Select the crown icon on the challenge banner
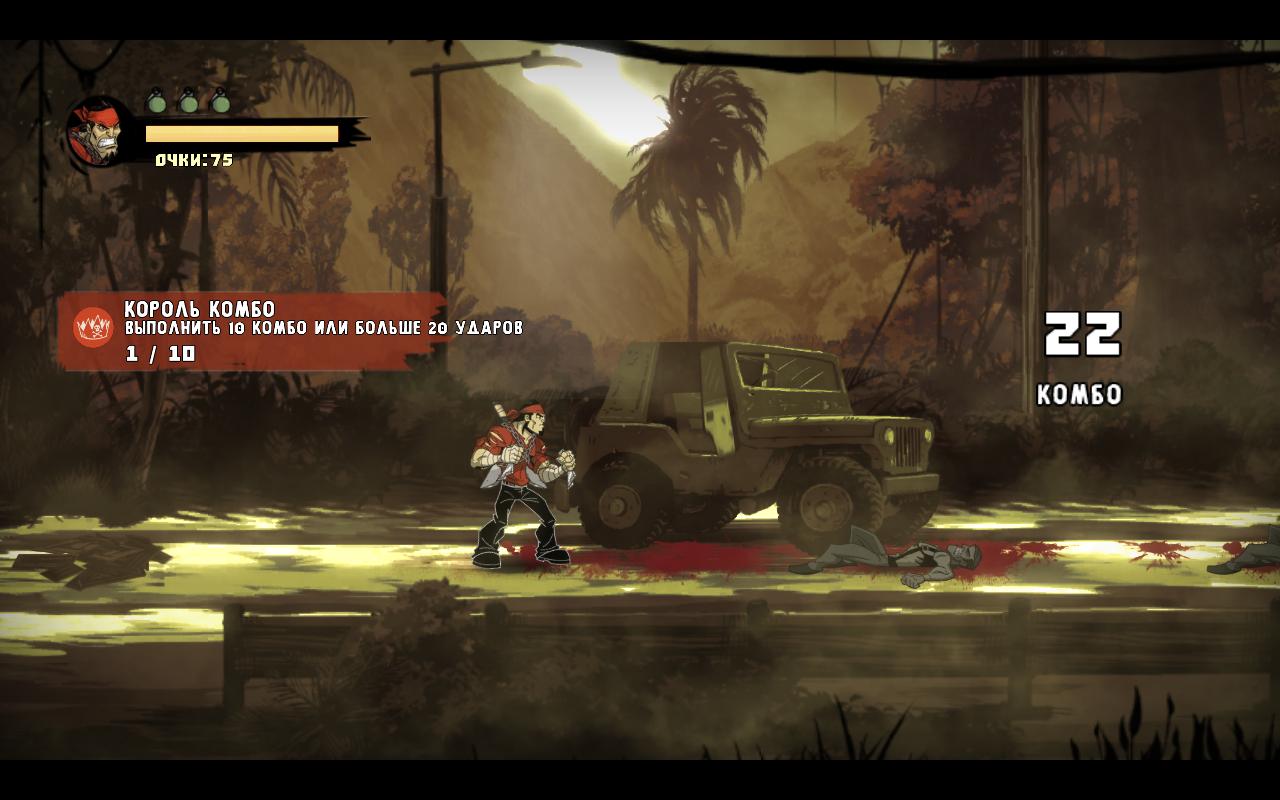The height and width of the screenshot is (800, 1280). click(93, 327)
